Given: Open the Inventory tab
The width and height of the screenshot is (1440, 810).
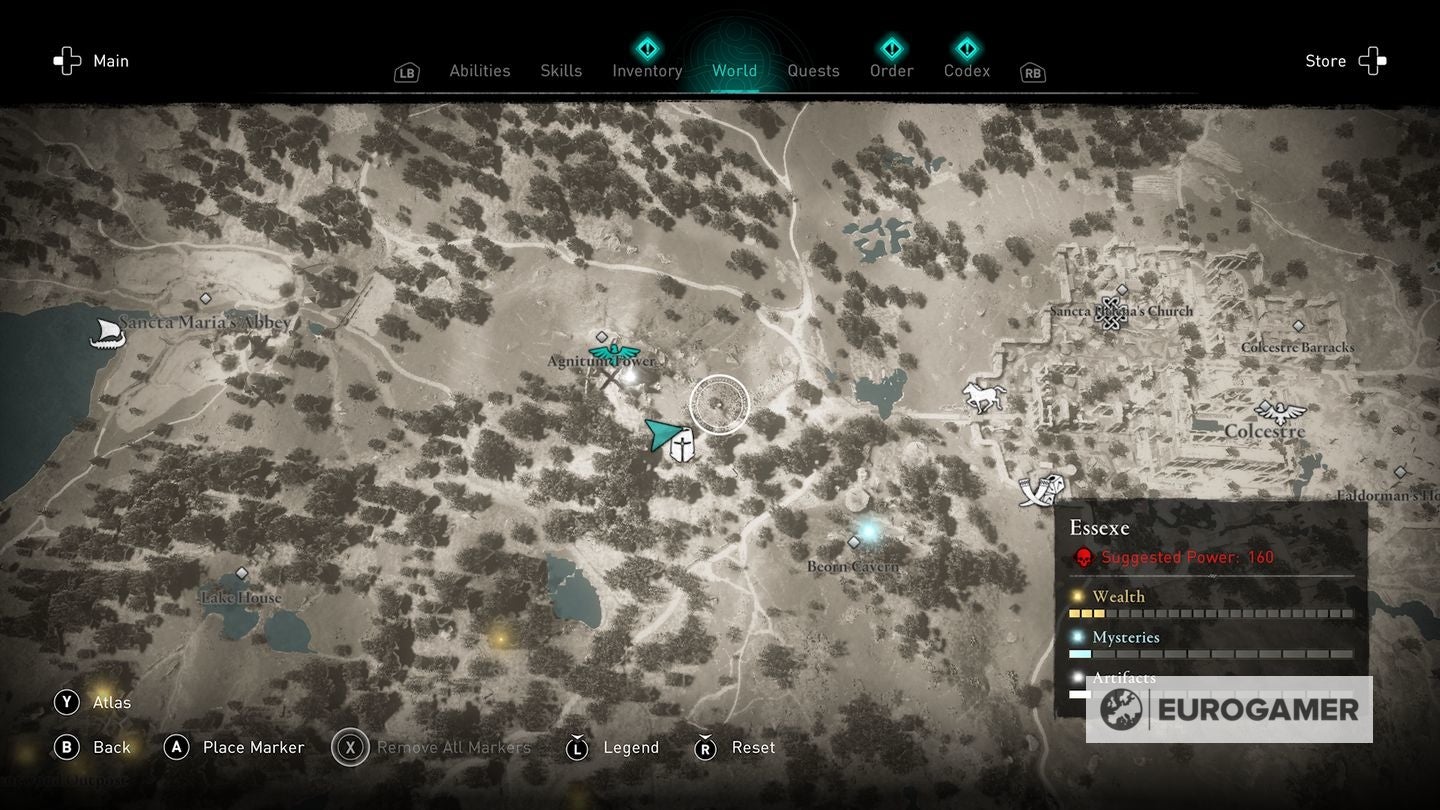Looking at the screenshot, I should 646,70.
